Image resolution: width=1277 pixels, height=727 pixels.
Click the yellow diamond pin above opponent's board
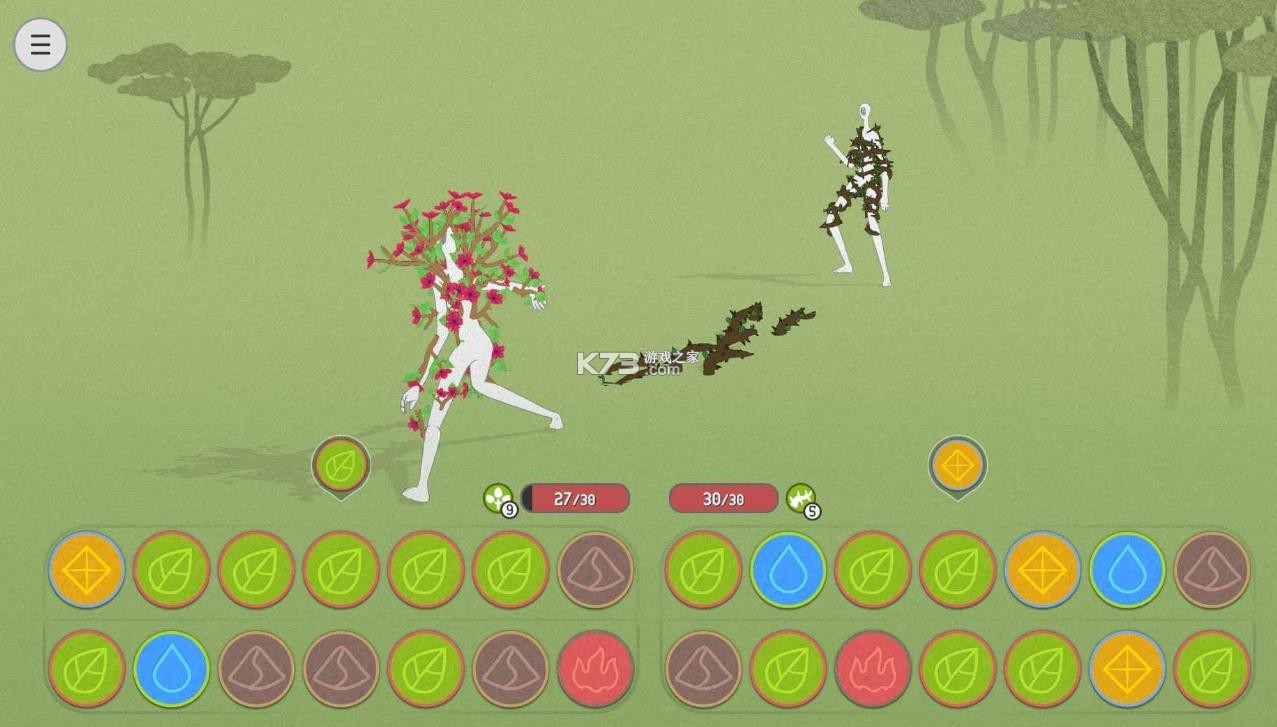957,465
